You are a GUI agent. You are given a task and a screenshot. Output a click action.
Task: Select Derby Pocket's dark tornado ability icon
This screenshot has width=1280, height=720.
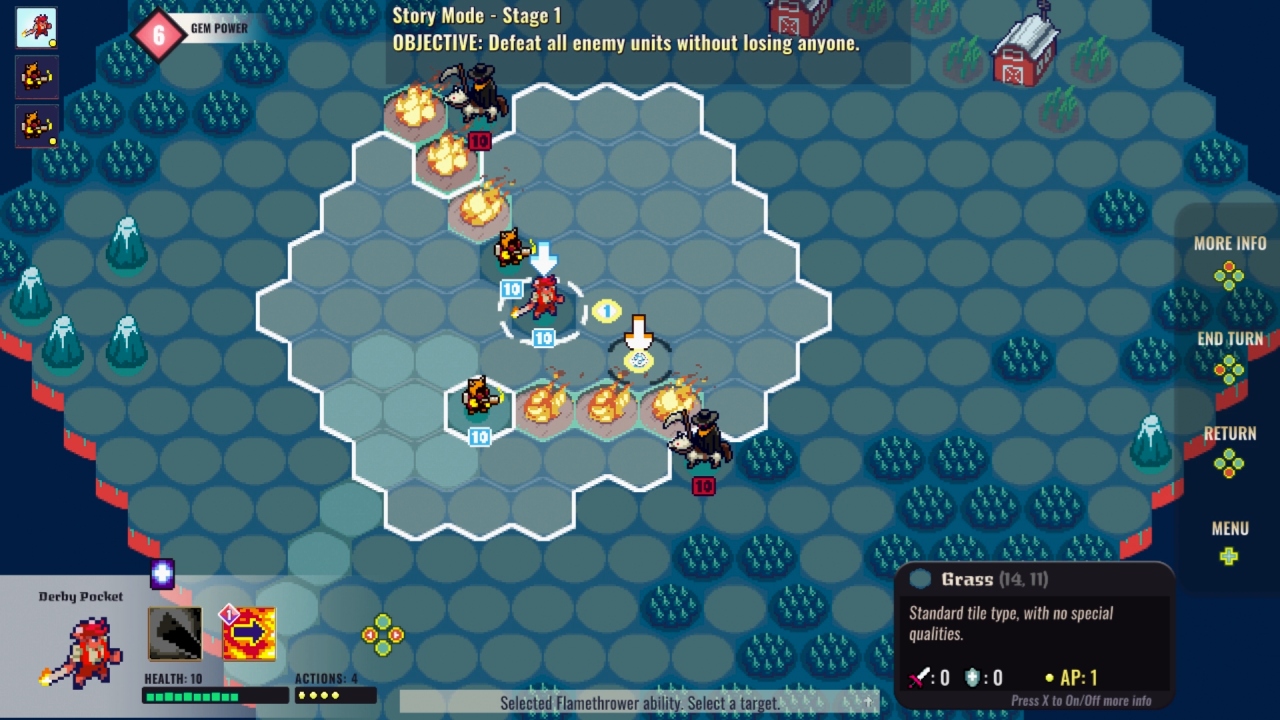(176, 633)
